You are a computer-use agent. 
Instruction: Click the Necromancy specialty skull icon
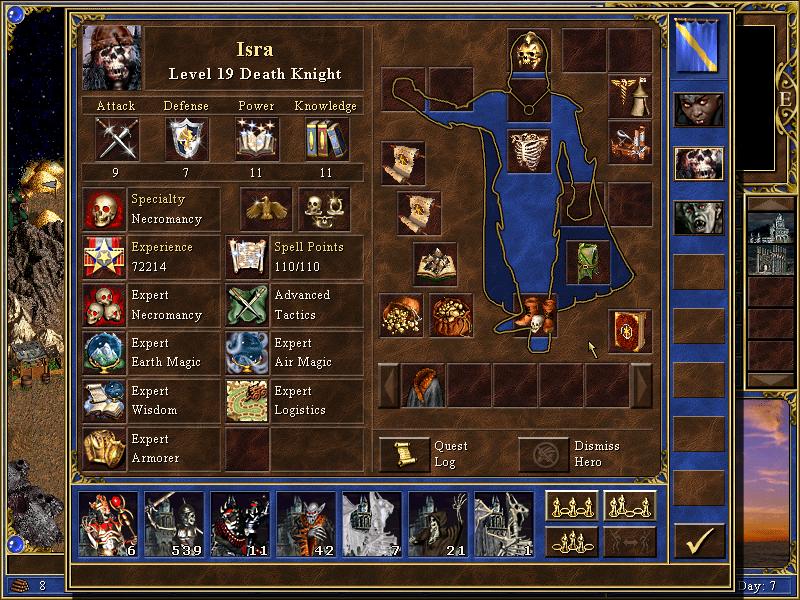pyautogui.click(x=104, y=209)
